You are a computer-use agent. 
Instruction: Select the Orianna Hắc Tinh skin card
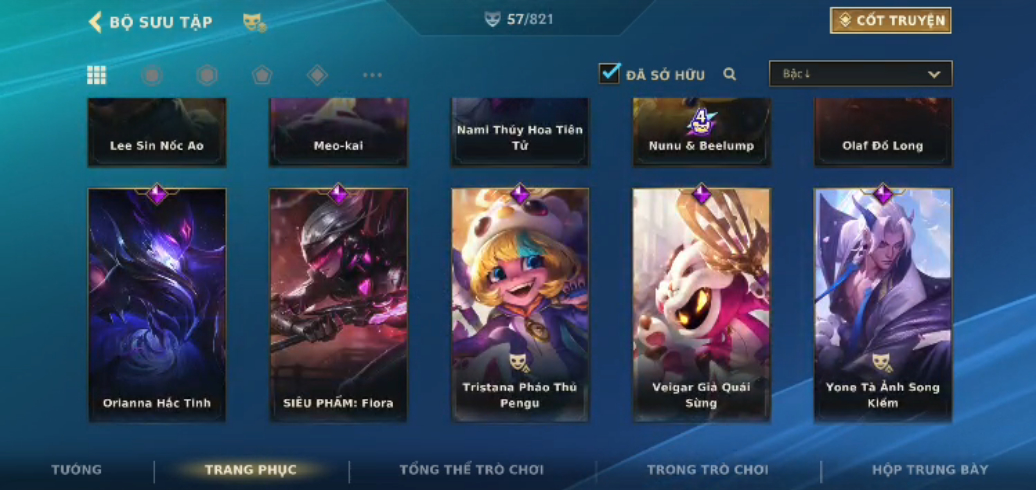click(157, 304)
